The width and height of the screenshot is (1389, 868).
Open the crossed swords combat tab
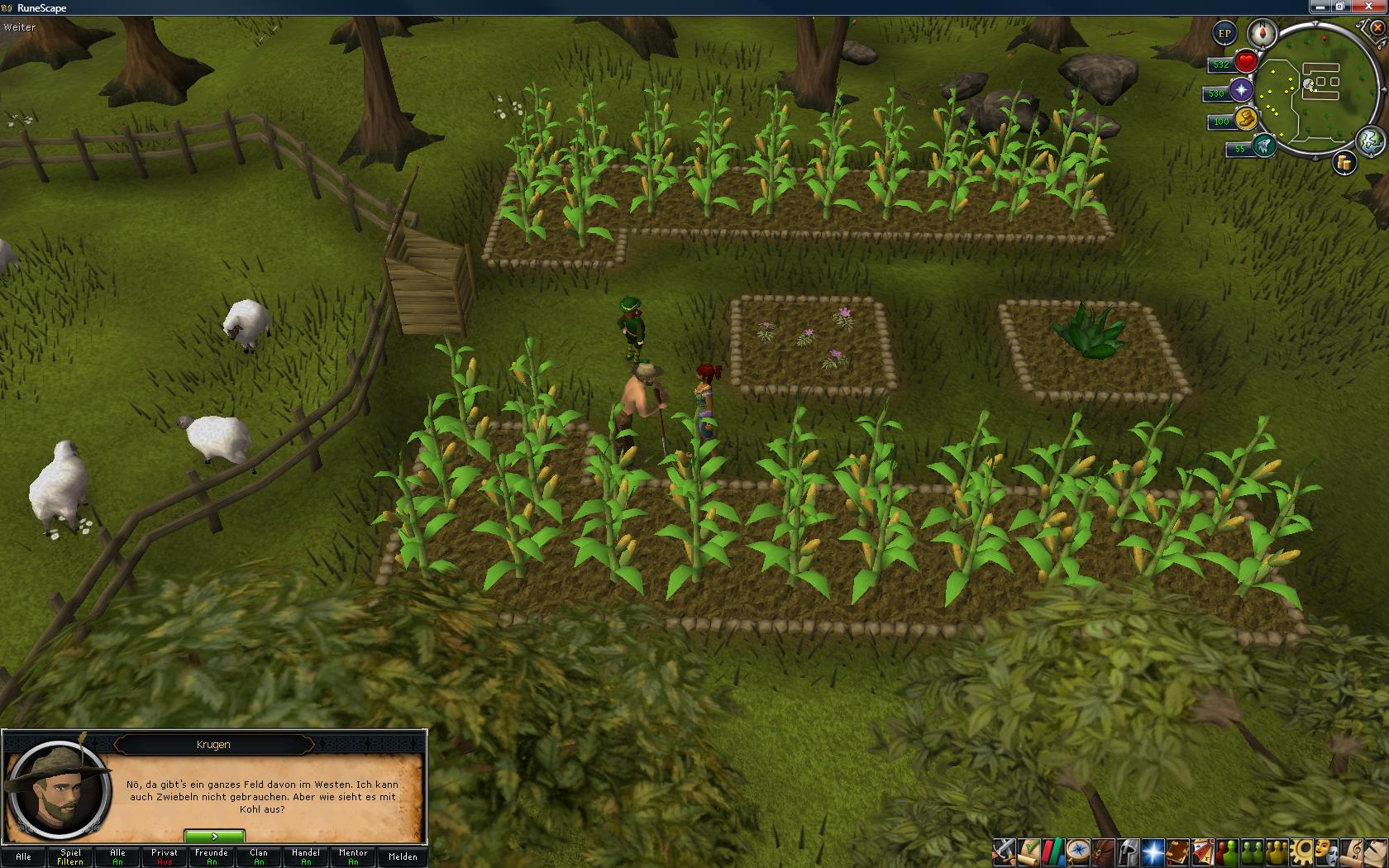click(1004, 851)
